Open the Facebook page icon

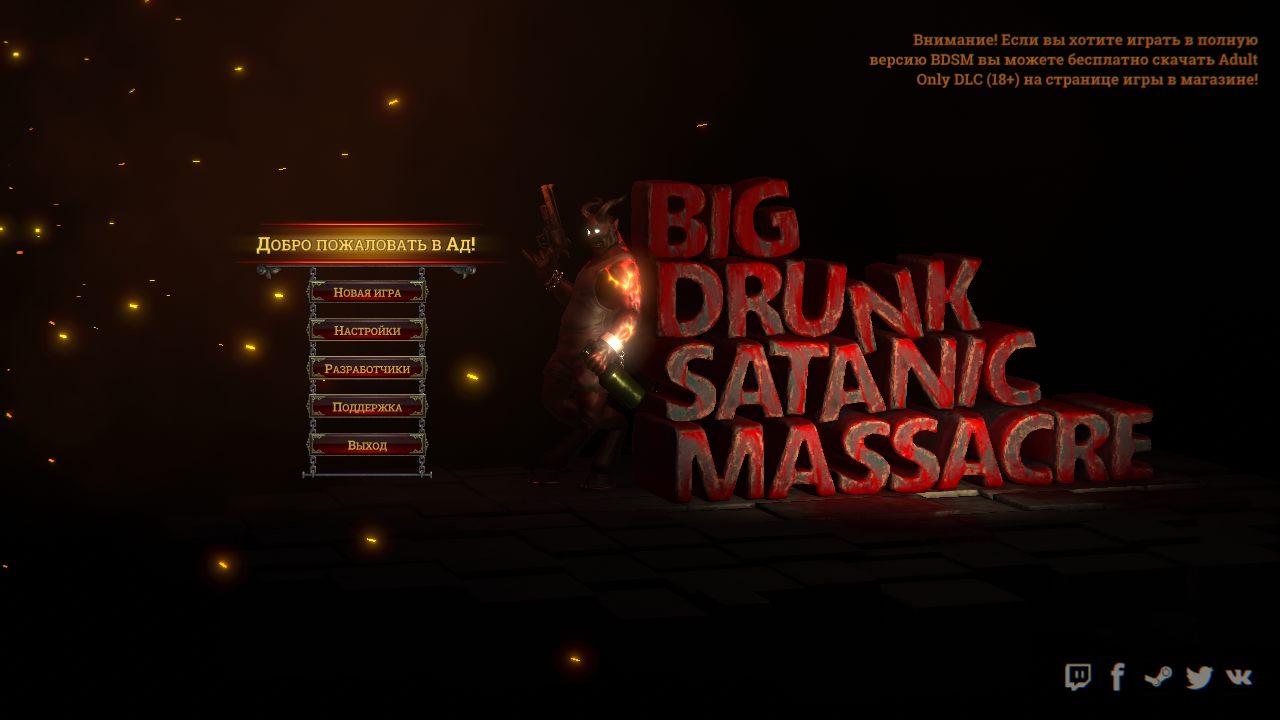[x=1118, y=676]
